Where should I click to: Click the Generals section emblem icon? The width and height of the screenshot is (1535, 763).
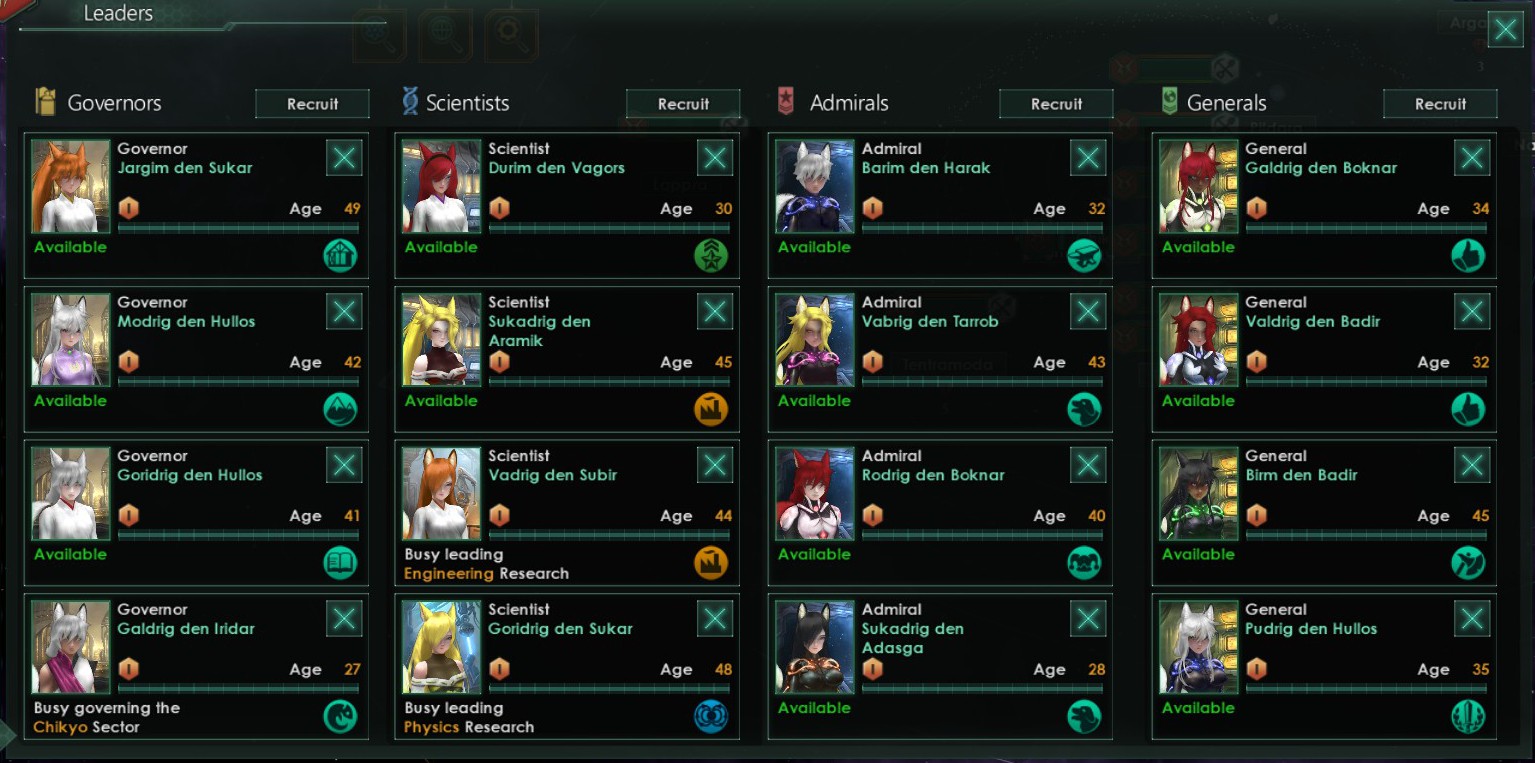click(1170, 101)
